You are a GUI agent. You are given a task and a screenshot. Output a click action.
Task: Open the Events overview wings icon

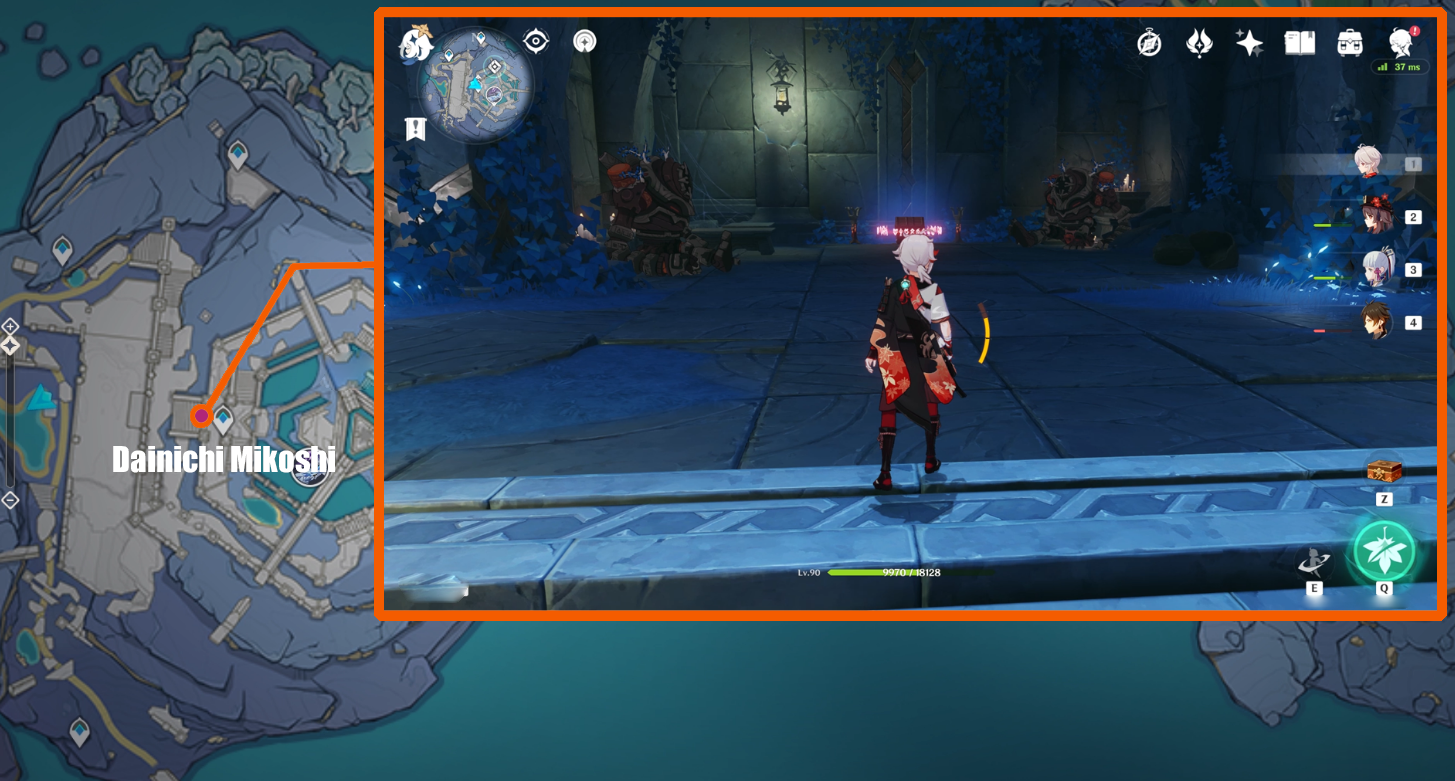pos(1197,43)
